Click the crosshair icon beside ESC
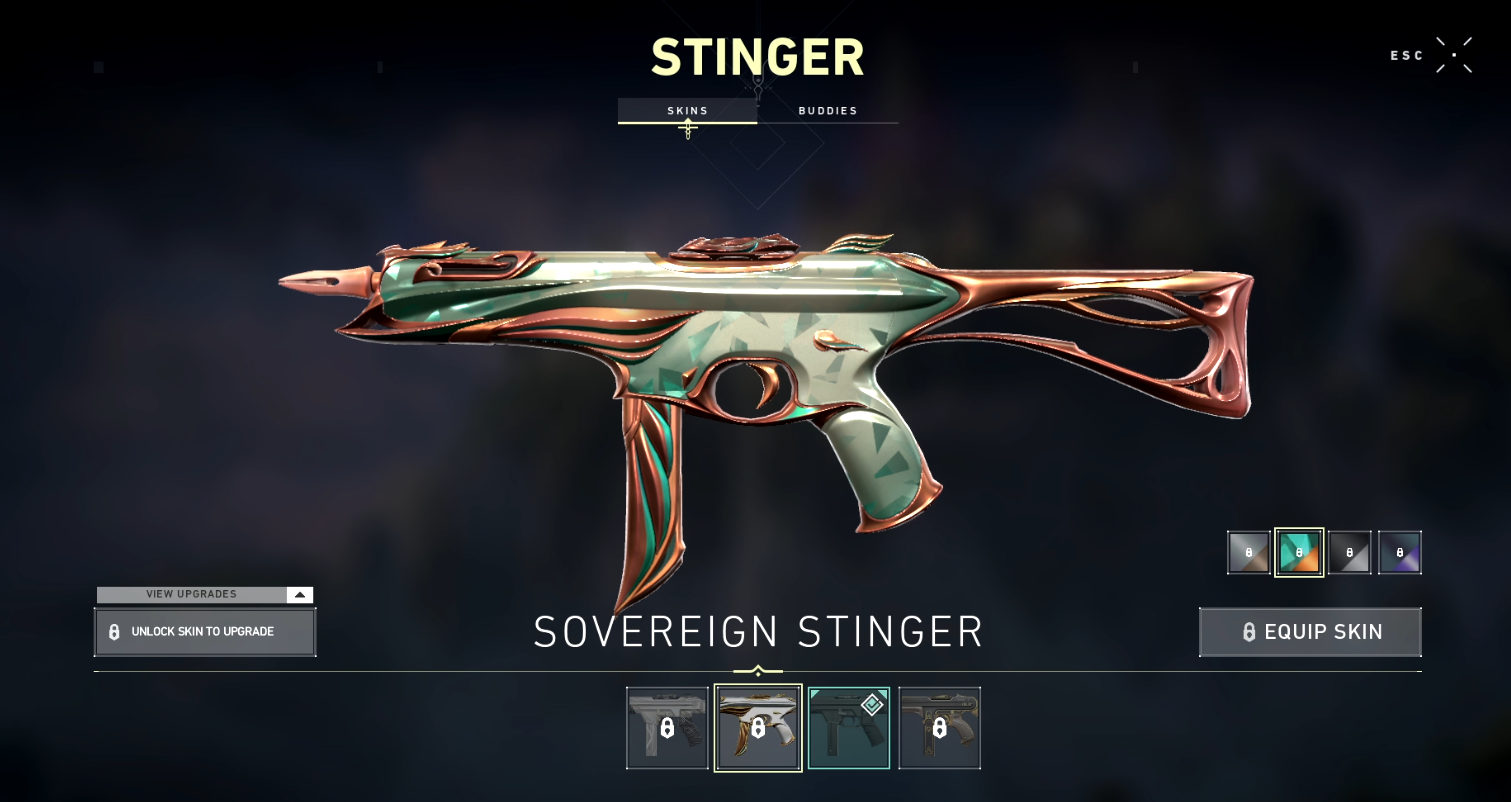This screenshot has width=1511, height=802. pos(1456,55)
